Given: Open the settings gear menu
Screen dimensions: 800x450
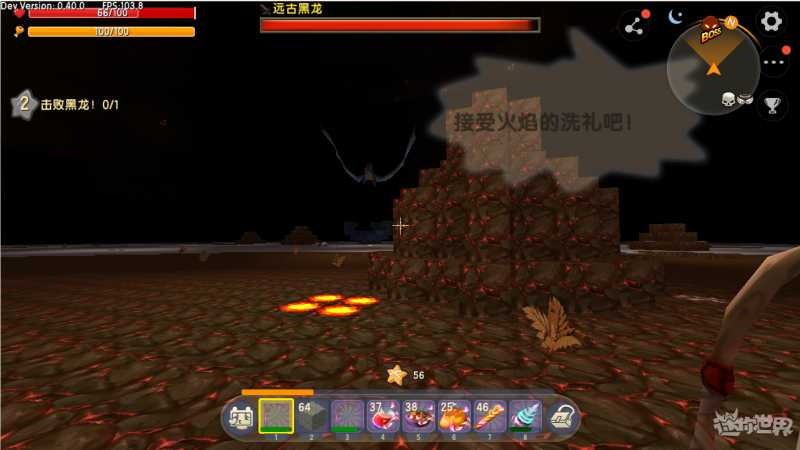Looking at the screenshot, I should 771,21.
